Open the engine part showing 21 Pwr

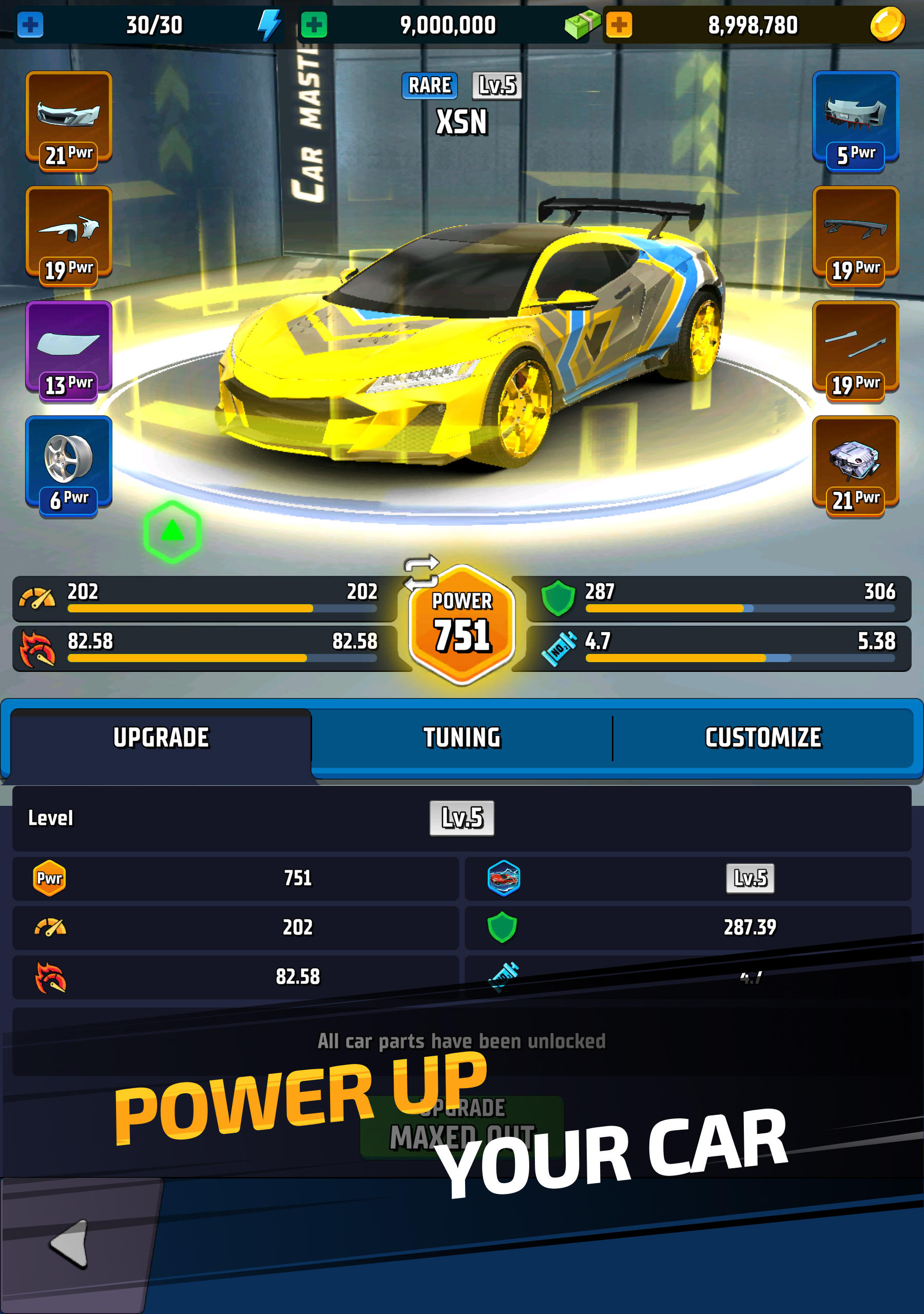855,463
